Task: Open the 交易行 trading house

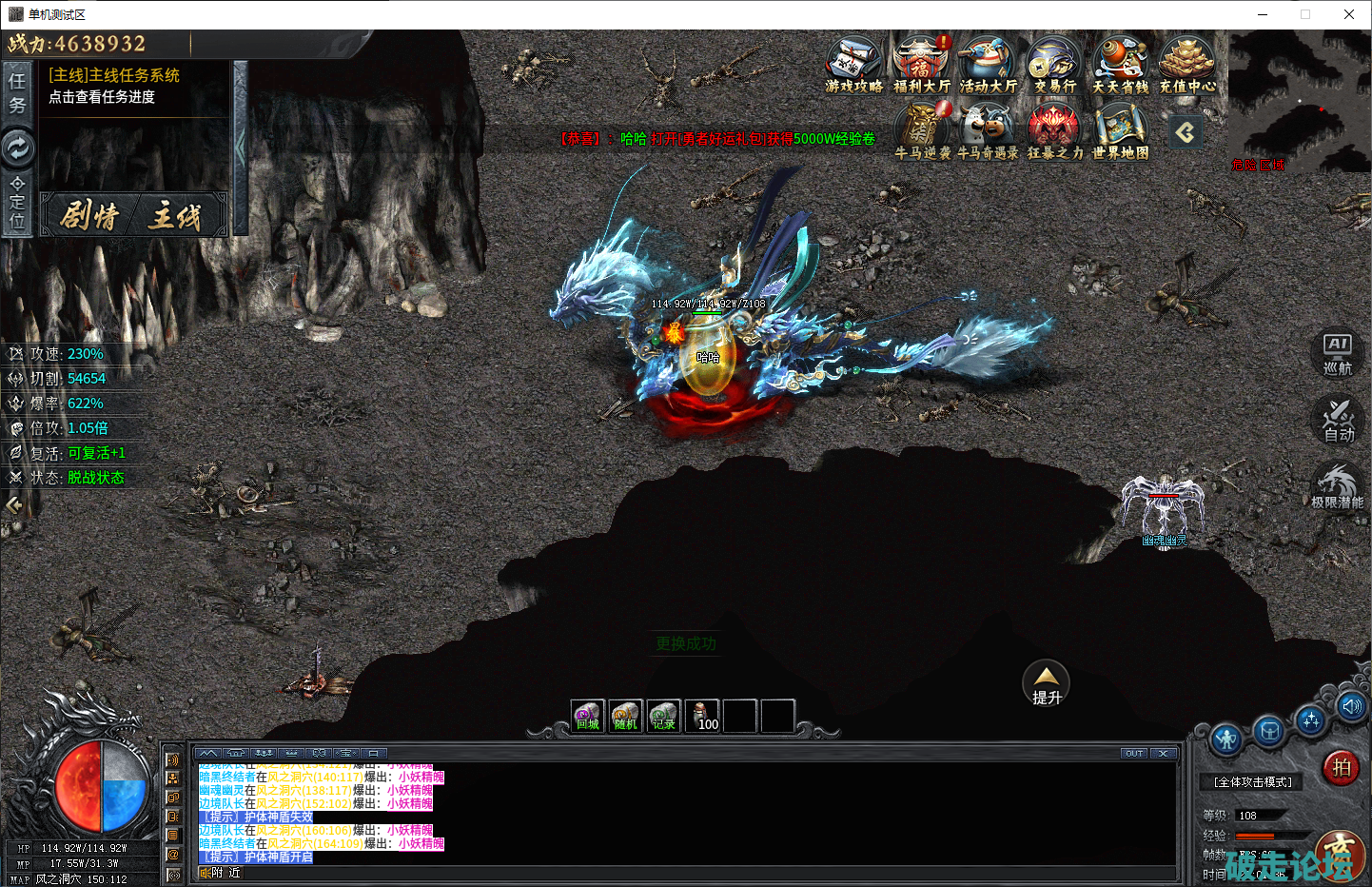Action: [1054, 63]
